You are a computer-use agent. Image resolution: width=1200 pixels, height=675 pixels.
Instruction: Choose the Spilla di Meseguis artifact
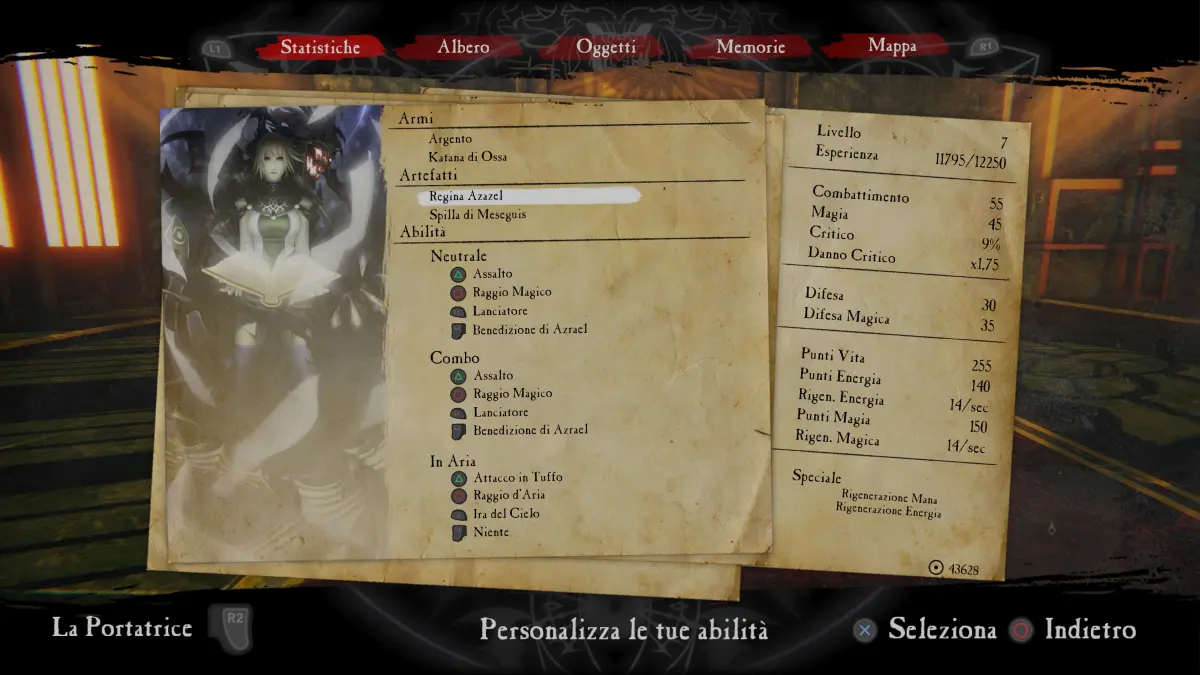(x=477, y=214)
